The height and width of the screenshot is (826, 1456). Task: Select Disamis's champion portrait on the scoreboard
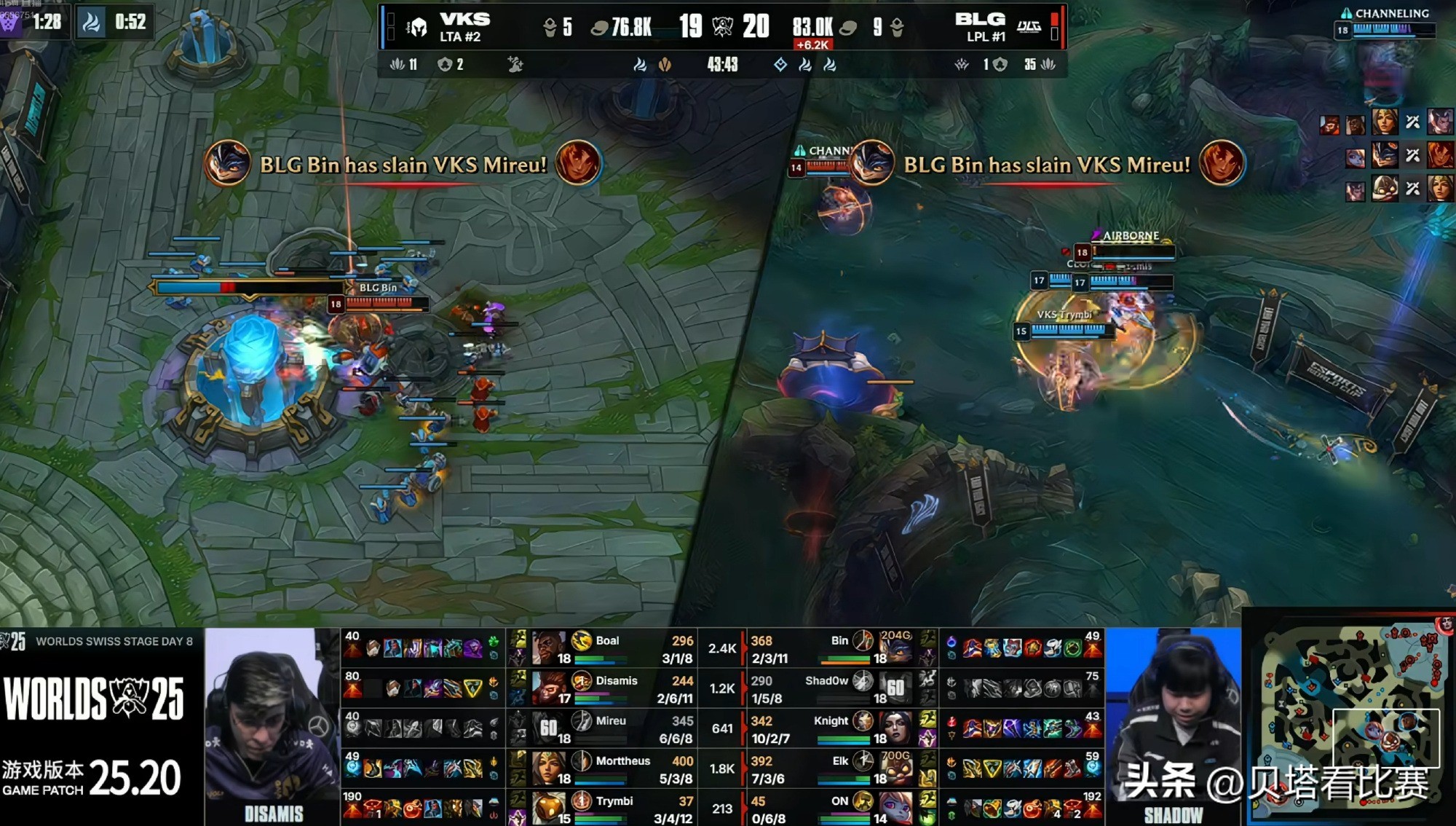549,688
